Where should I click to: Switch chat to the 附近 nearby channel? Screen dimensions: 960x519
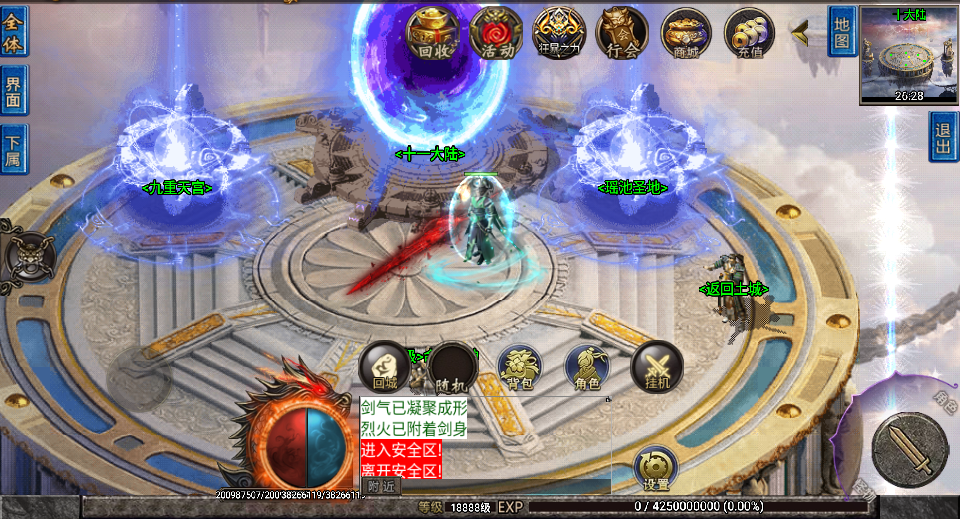coord(381,486)
